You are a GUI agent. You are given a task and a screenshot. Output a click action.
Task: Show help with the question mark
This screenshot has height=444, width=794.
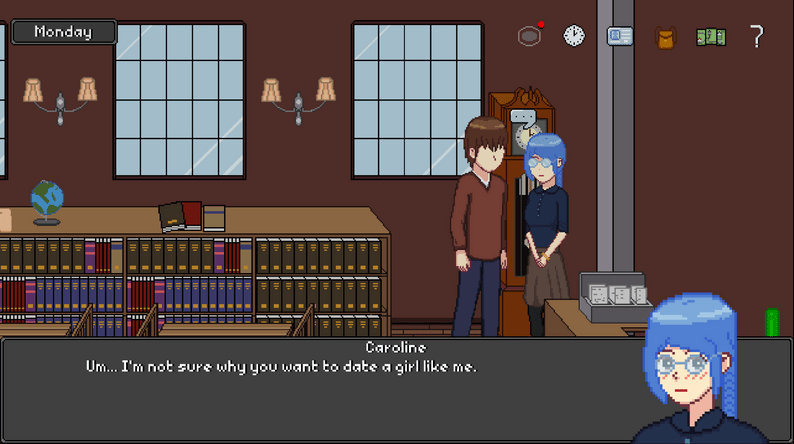757,37
